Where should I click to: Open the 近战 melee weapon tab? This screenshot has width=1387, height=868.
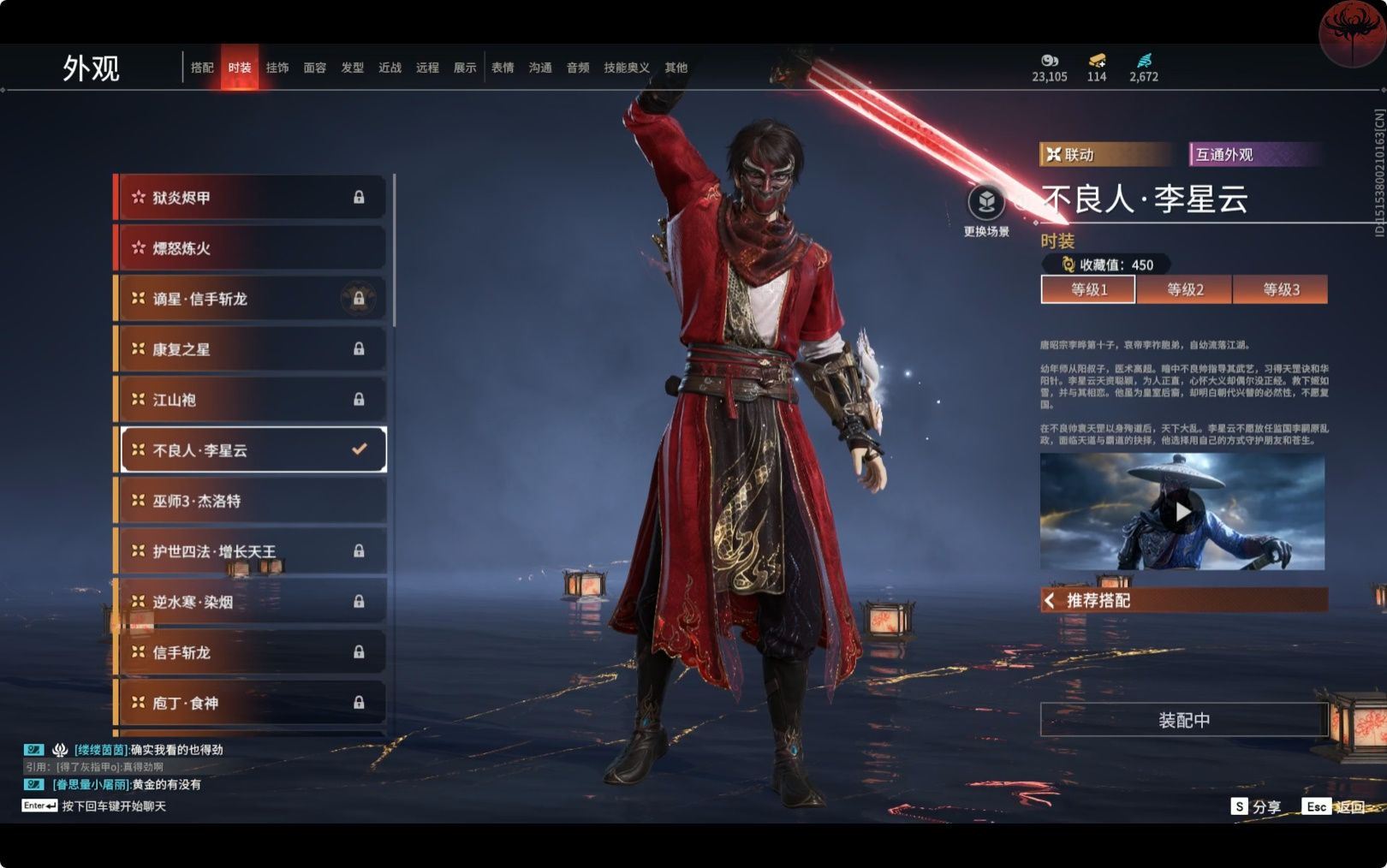(x=390, y=68)
